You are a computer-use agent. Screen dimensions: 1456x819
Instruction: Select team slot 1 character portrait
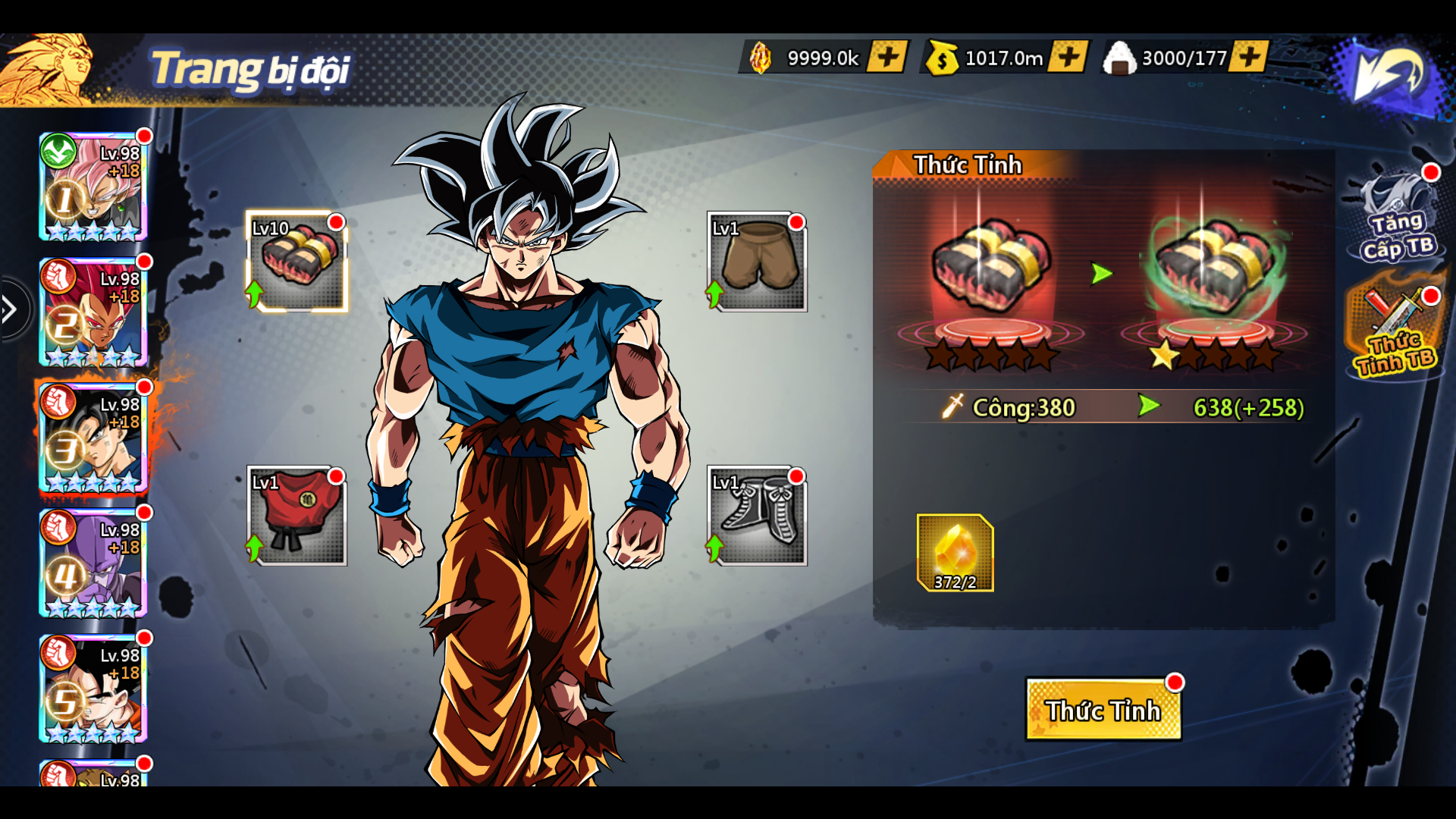point(93,187)
